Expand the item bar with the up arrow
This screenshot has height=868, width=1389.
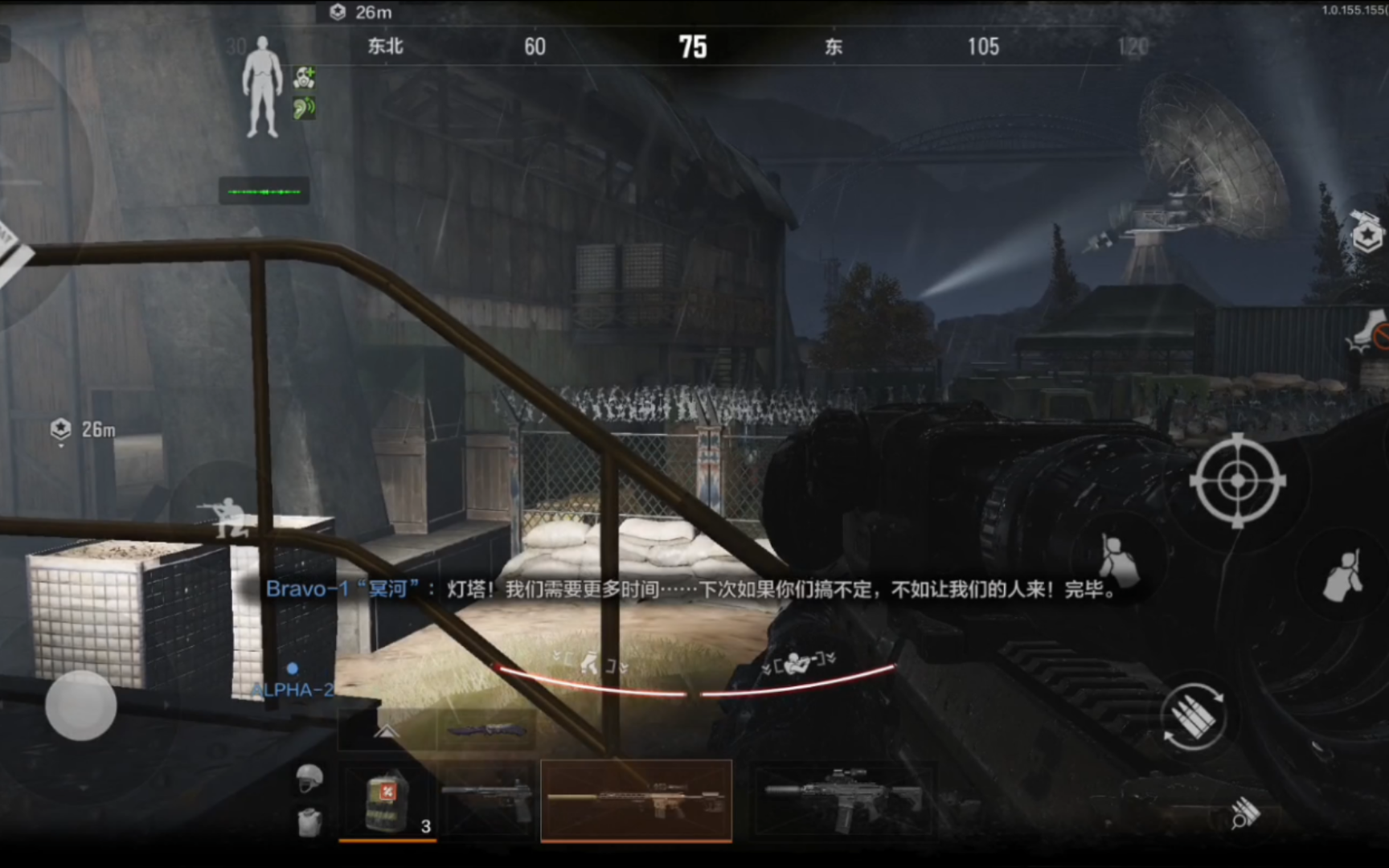click(387, 731)
